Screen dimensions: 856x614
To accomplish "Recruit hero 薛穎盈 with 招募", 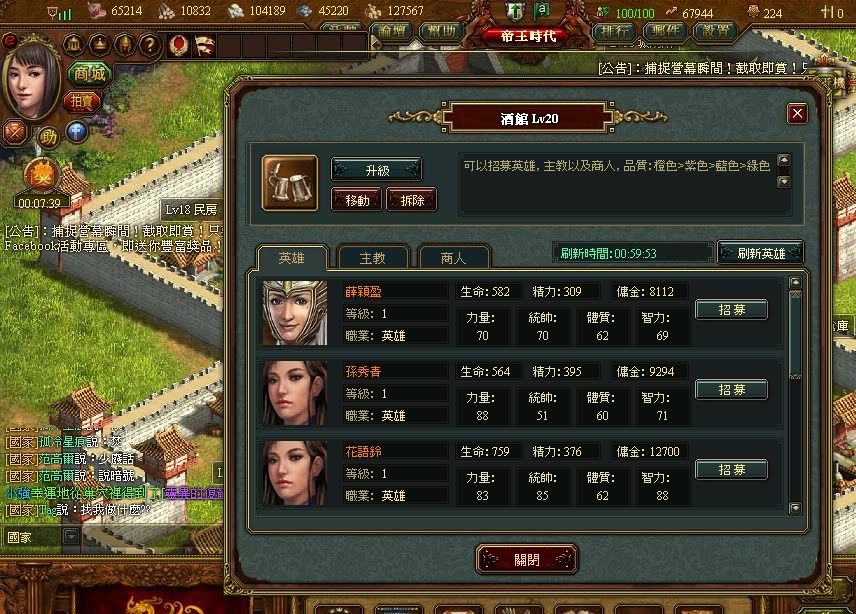I will click(x=731, y=310).
